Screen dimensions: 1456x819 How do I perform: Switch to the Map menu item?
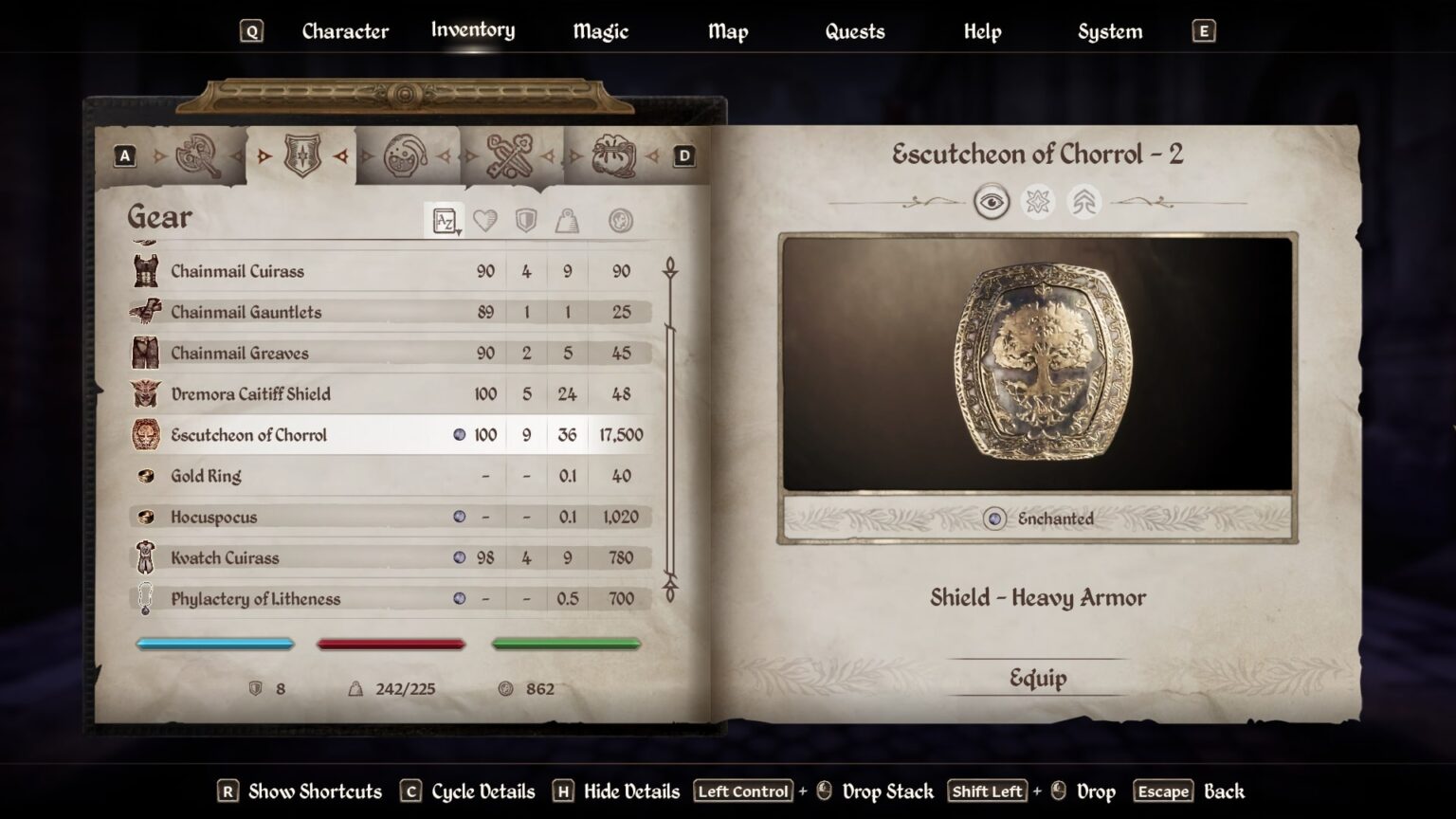[727, 31]
